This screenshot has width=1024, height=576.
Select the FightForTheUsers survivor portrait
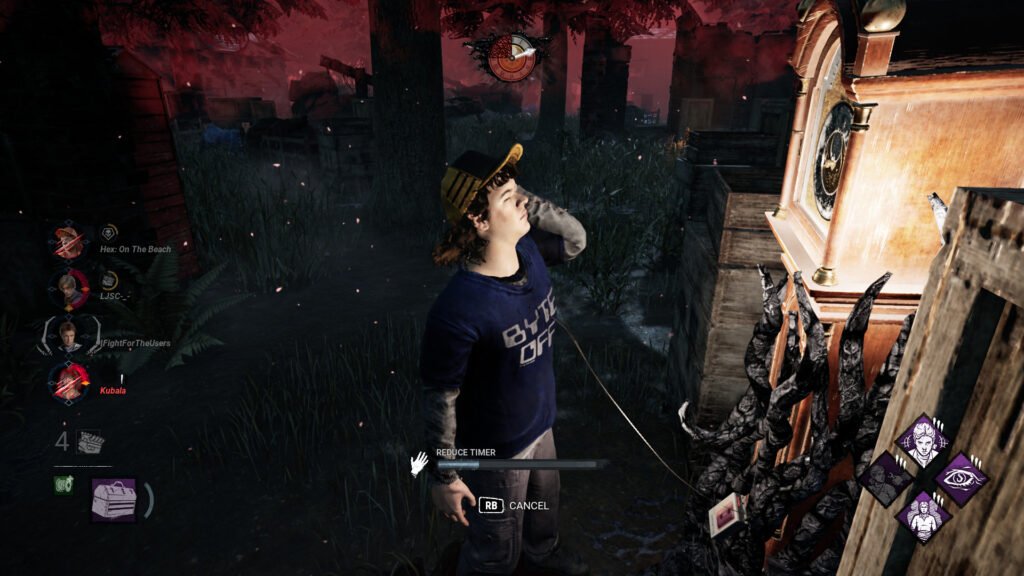tap(69, 335)
